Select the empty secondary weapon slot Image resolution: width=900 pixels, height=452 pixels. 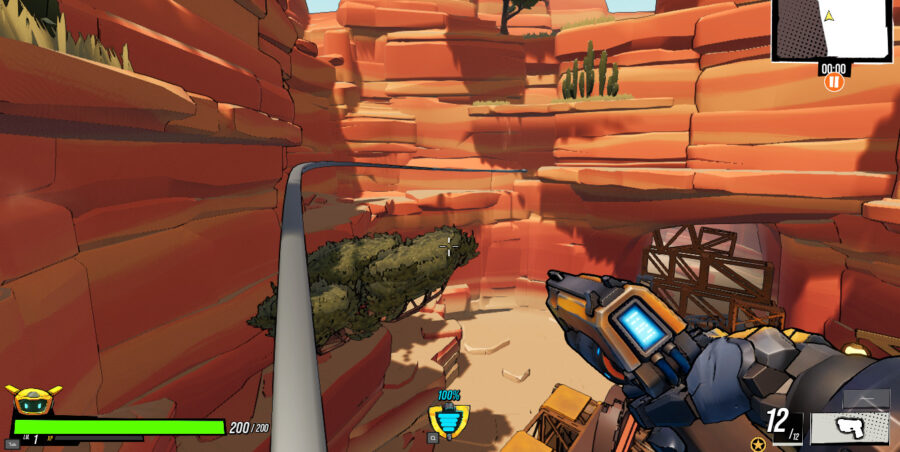point(865,399)
